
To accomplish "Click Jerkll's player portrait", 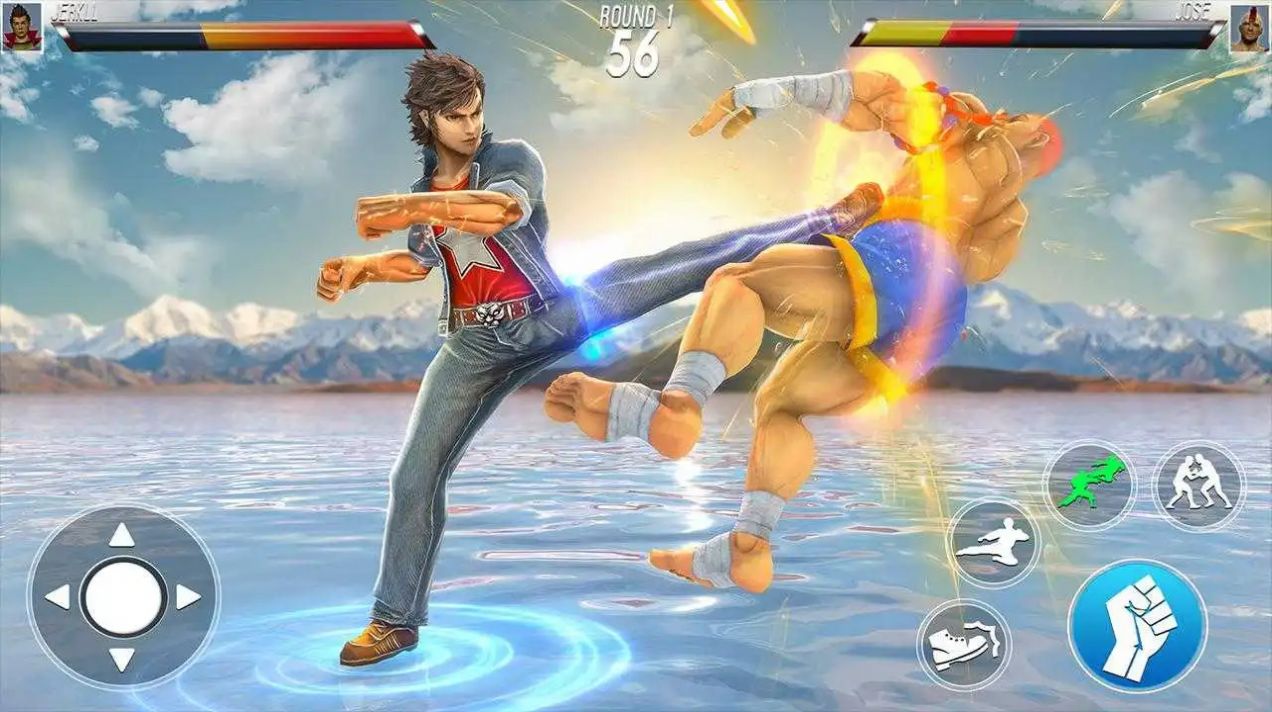I will pyautogui.click(x=22, y=26).
